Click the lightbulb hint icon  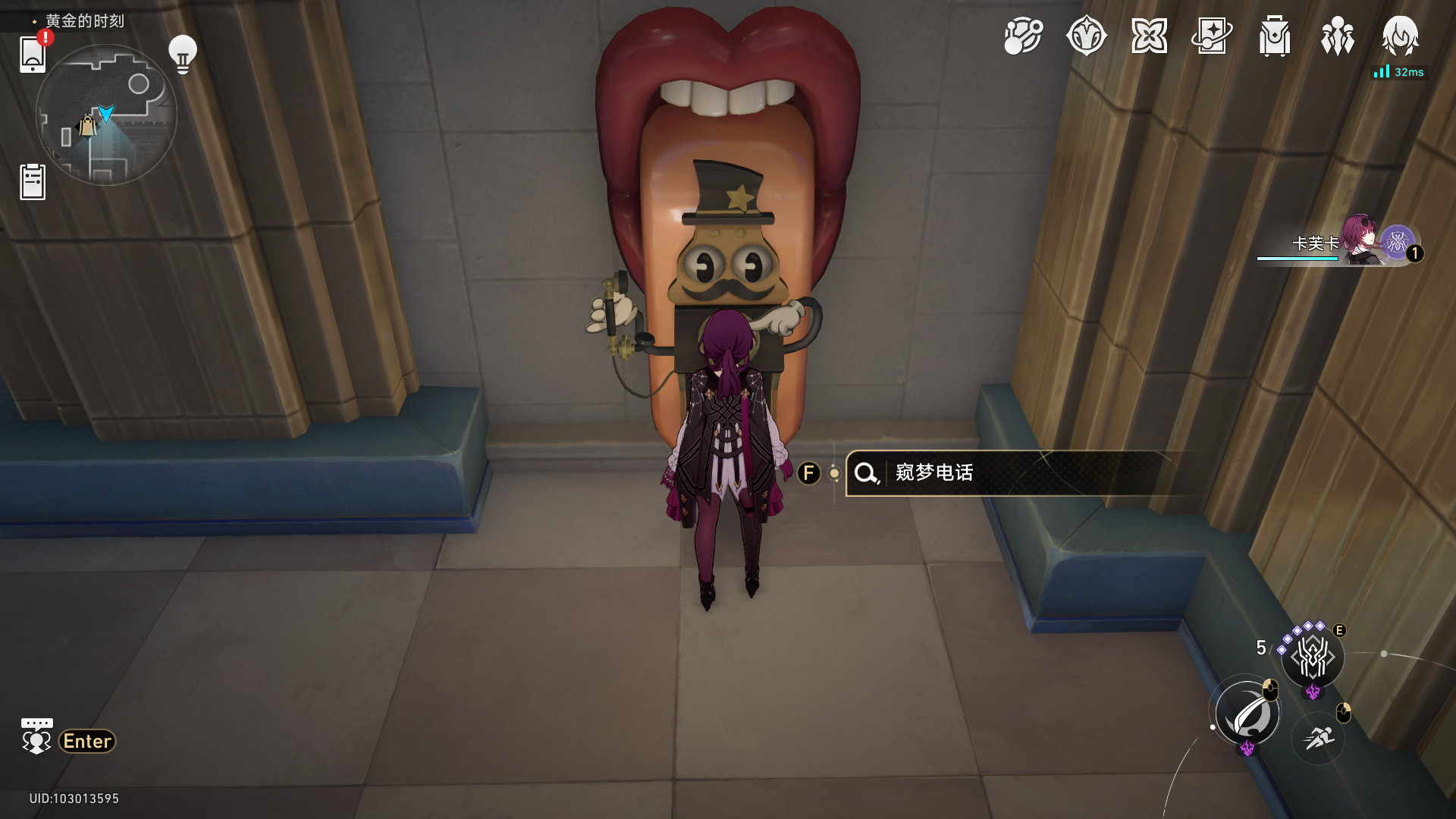tap(182, 55)
